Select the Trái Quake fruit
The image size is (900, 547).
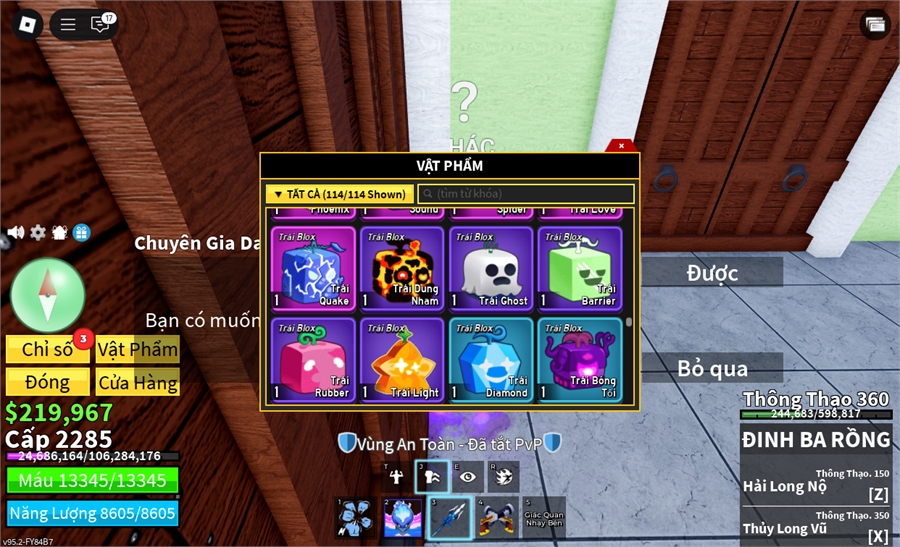[313, 268]
